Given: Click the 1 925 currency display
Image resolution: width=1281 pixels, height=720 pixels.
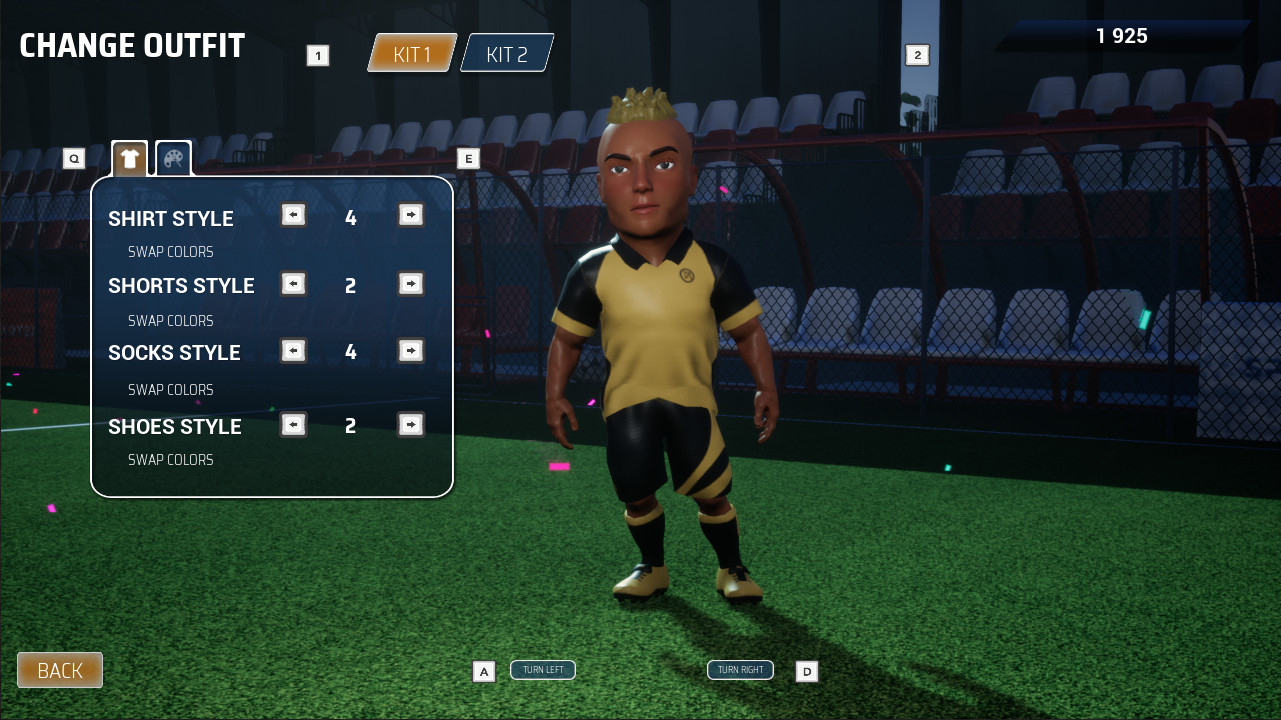Looking at the screenshot, I should pyautogui.click(x=1124, y=35).
